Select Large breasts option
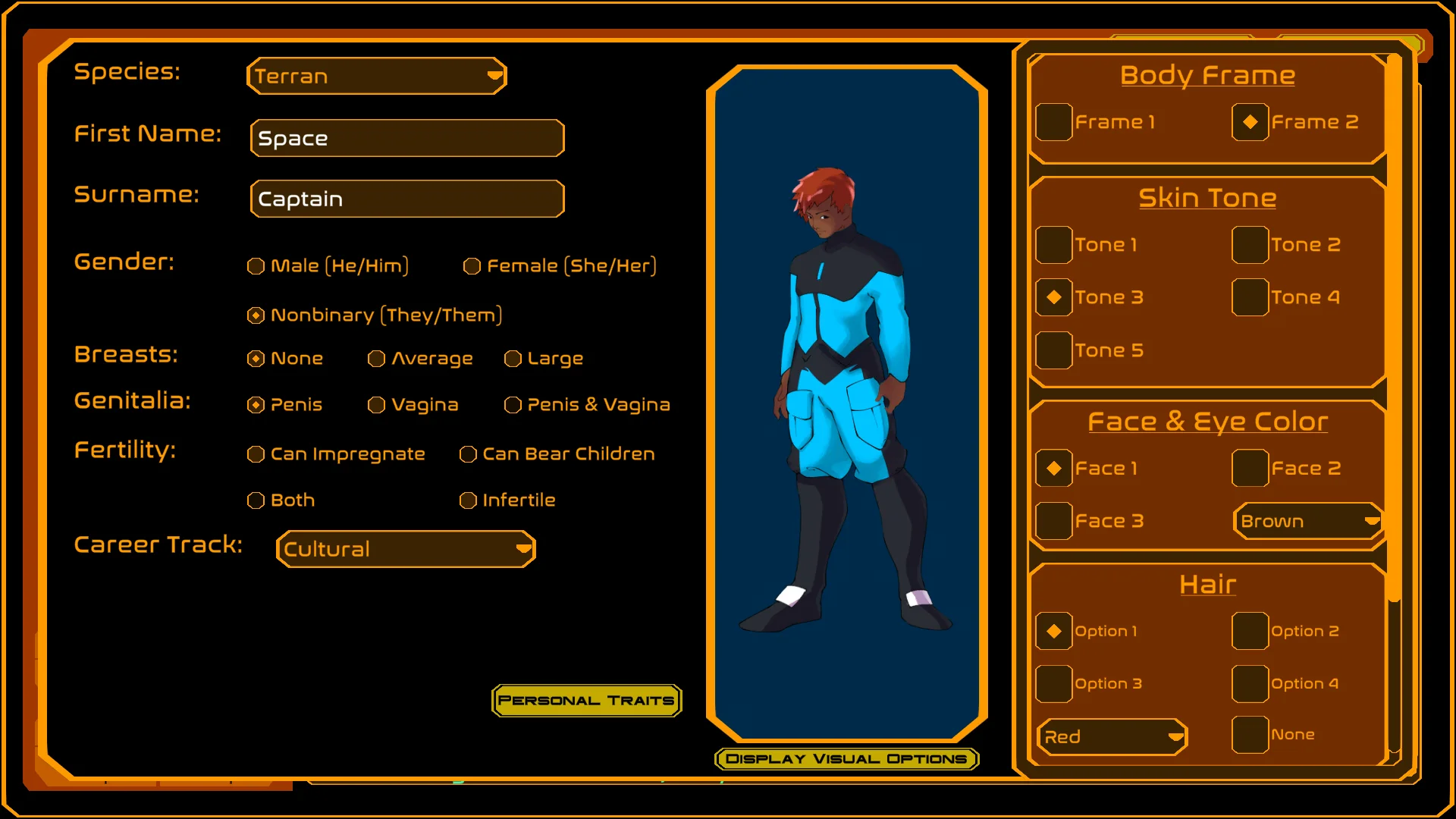Image resolution: width=1456 pixels, height=819 pixels. coord(513,359)
